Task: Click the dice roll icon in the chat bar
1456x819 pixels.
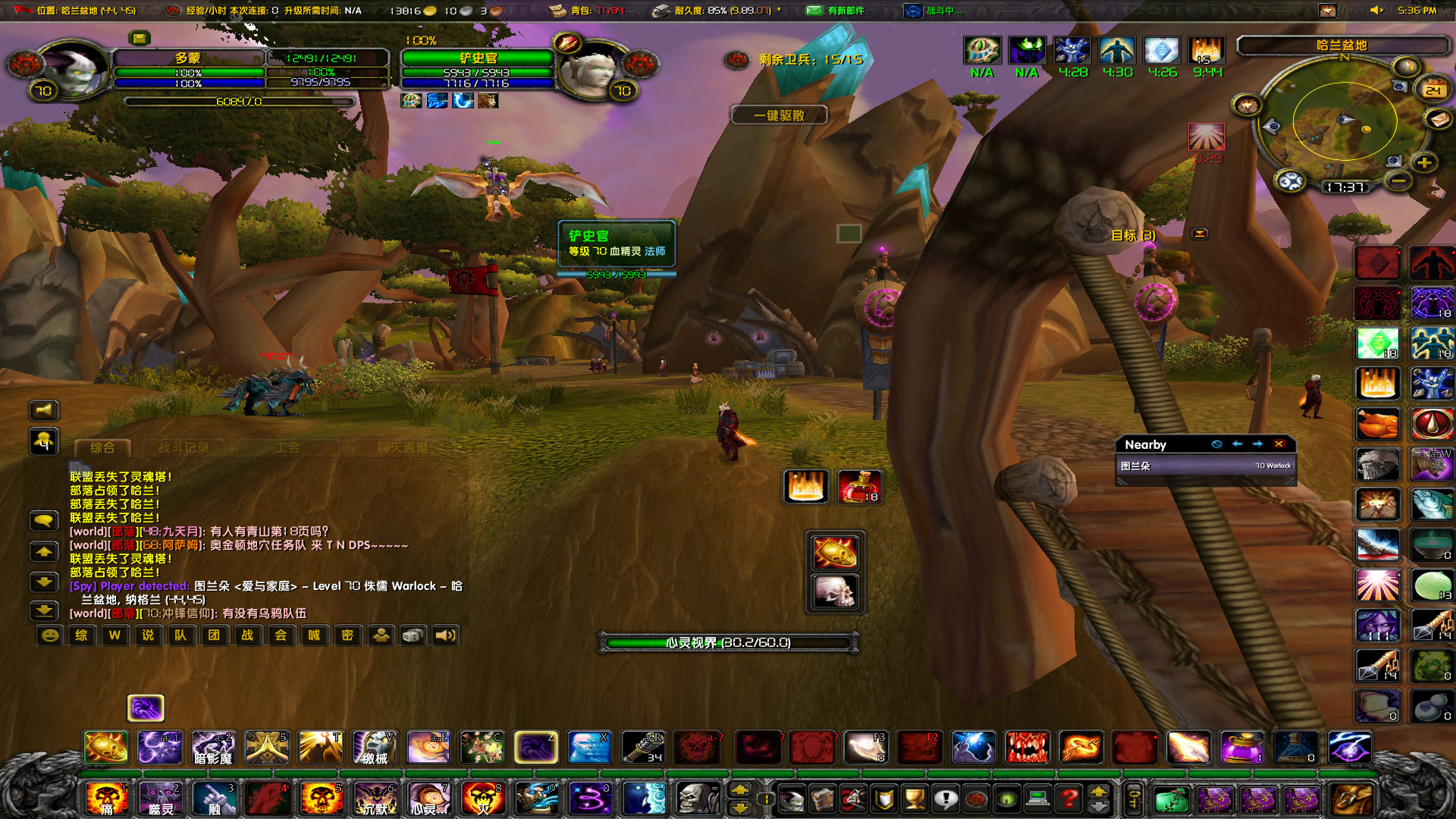Action: pos(413,635)
